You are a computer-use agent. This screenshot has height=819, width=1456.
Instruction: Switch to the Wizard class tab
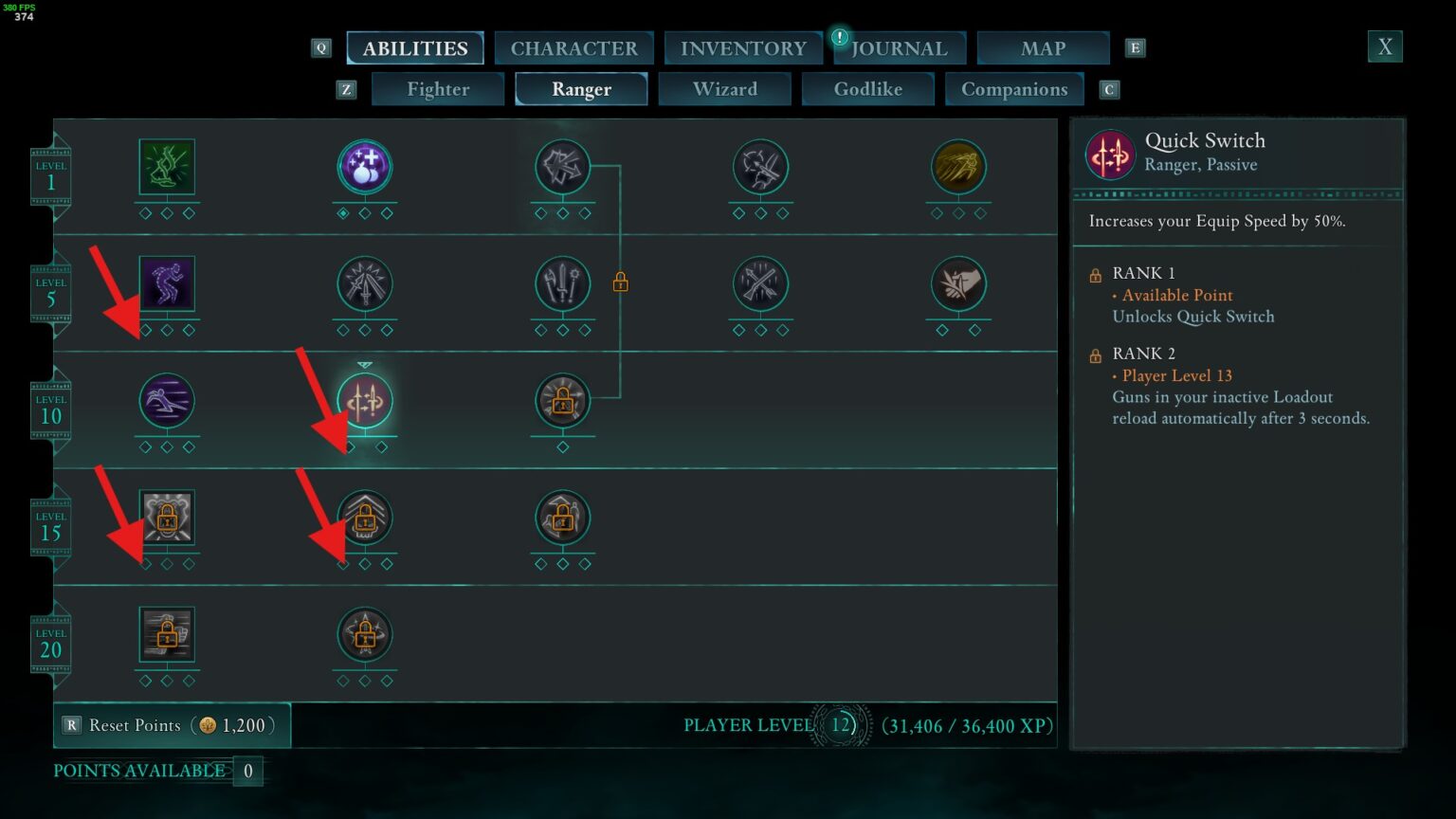(725, 88)
